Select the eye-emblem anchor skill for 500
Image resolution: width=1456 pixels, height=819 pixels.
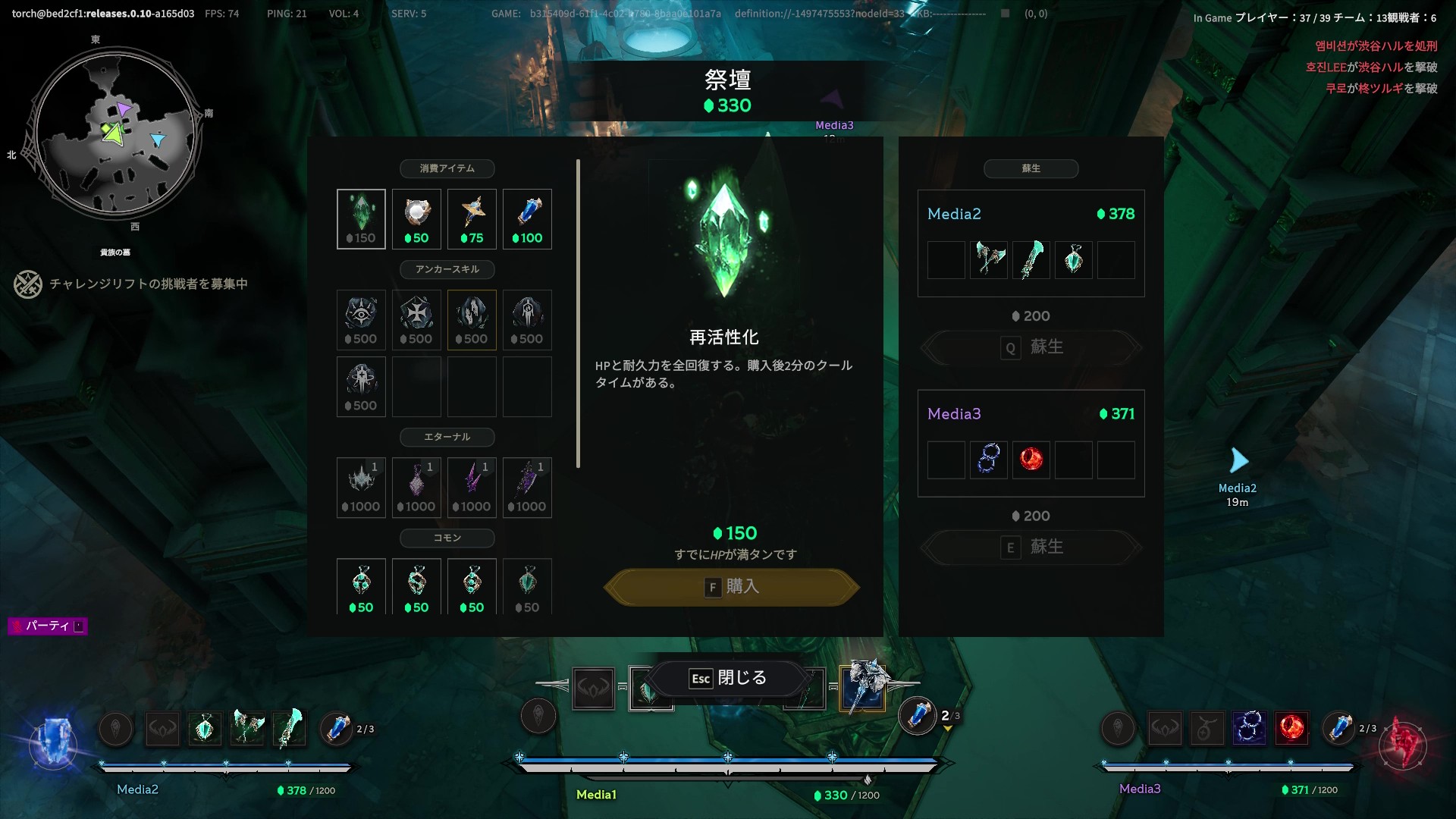[x=361, y=319]
